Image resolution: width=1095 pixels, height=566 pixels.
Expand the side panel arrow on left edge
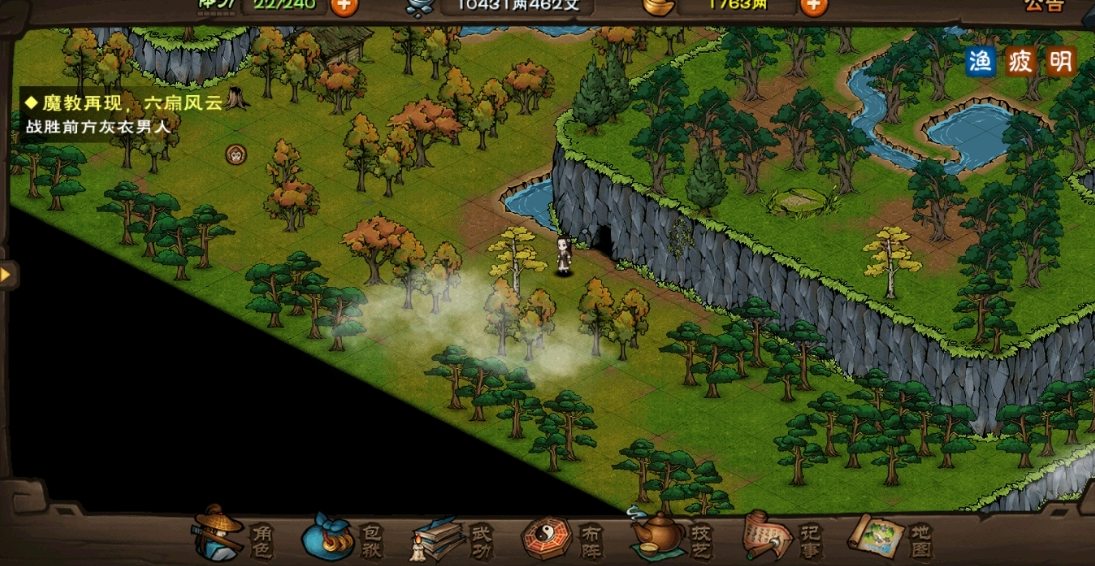(7, 273)
